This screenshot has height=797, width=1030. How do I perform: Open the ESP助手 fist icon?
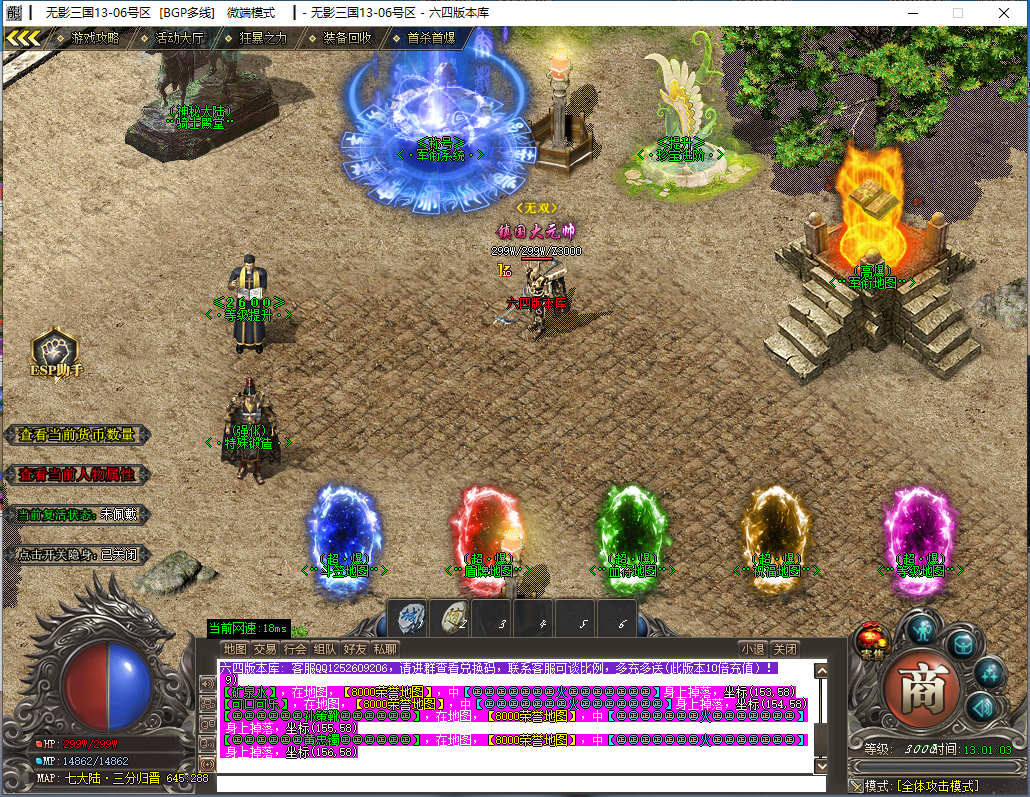click(x=55, y=352)
